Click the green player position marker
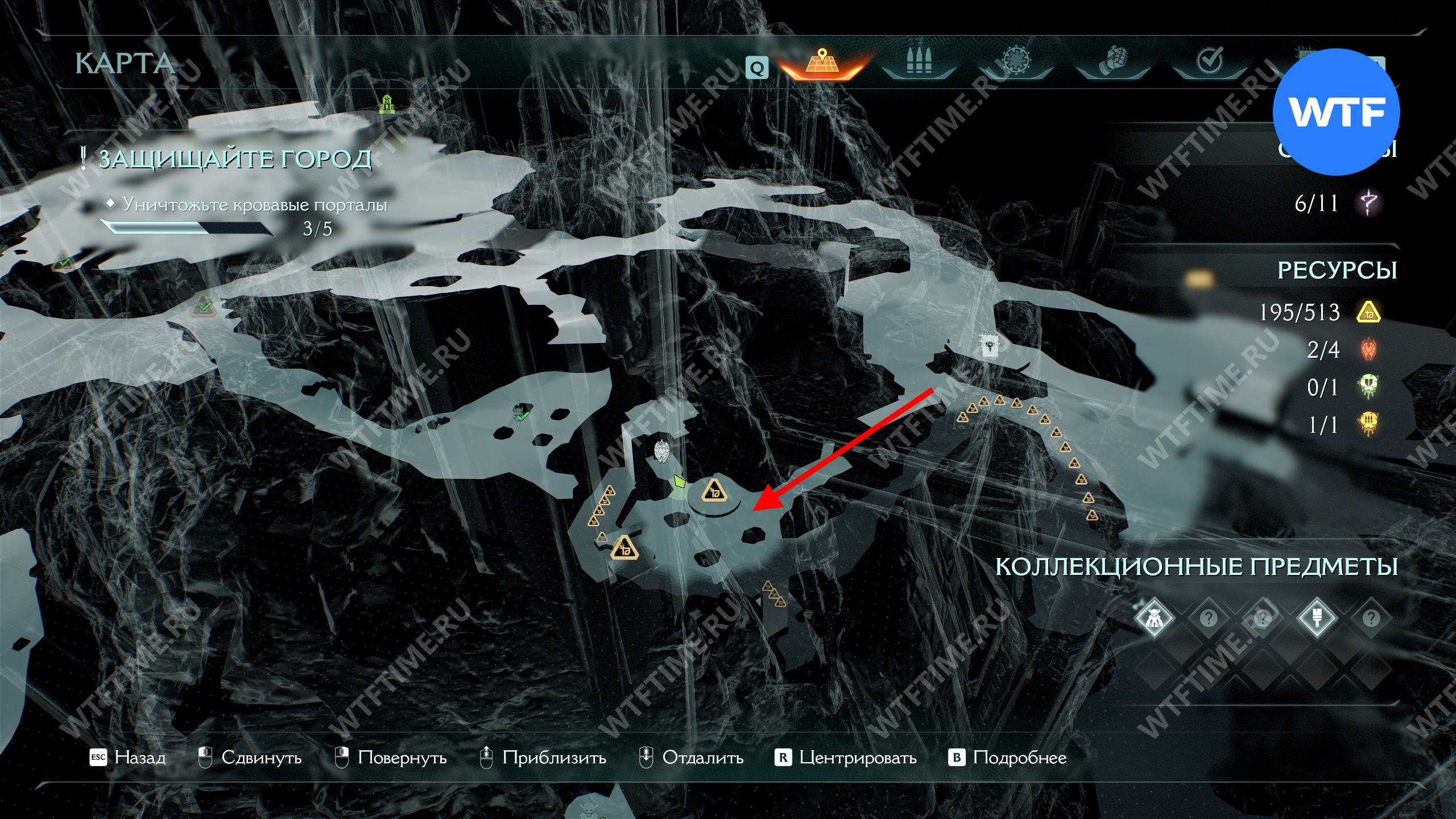 pos(679,482)
